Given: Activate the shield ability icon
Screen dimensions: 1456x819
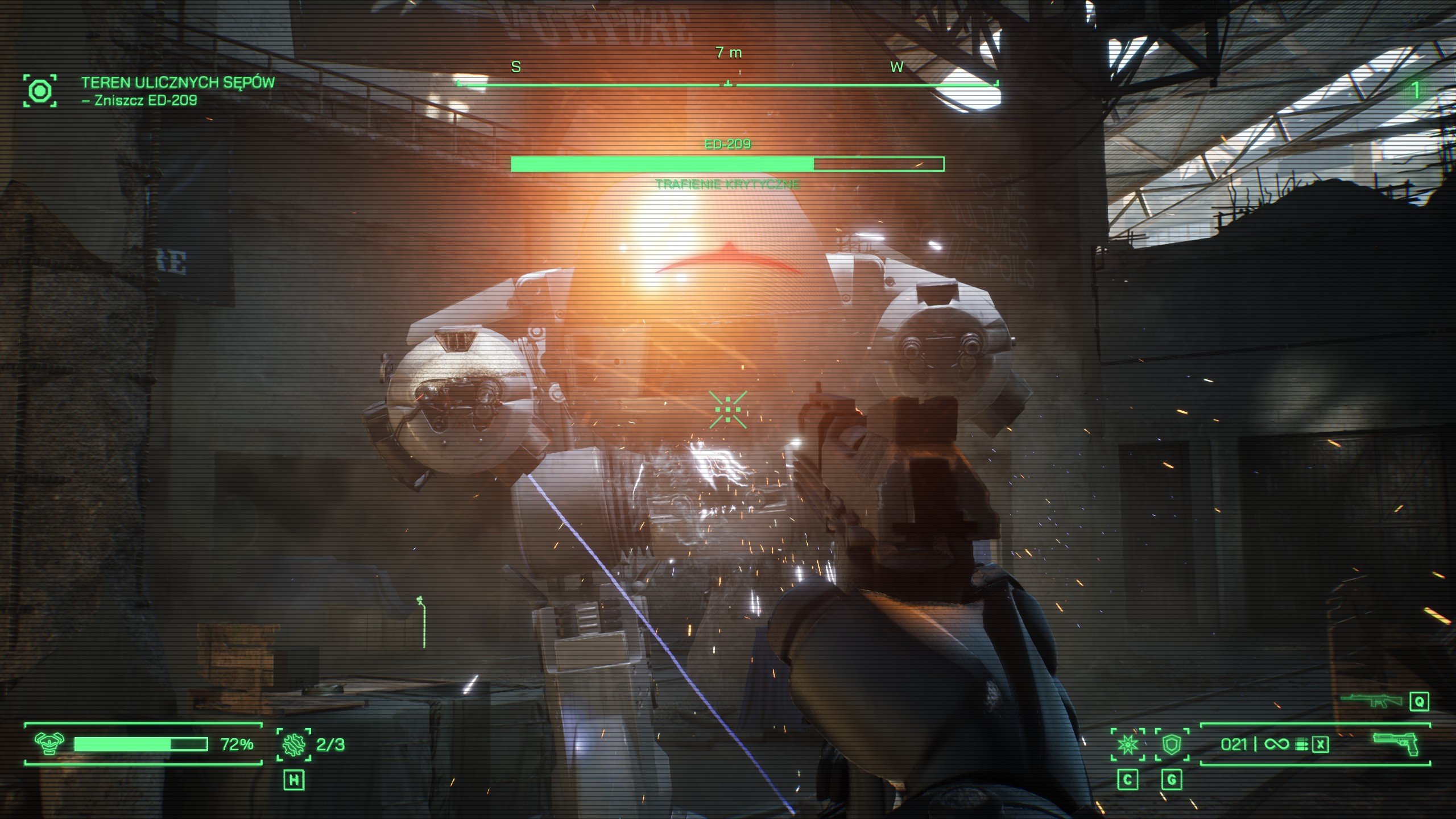Looking at the screenshot, I should pyautogui.click(x=1172, y=744).
